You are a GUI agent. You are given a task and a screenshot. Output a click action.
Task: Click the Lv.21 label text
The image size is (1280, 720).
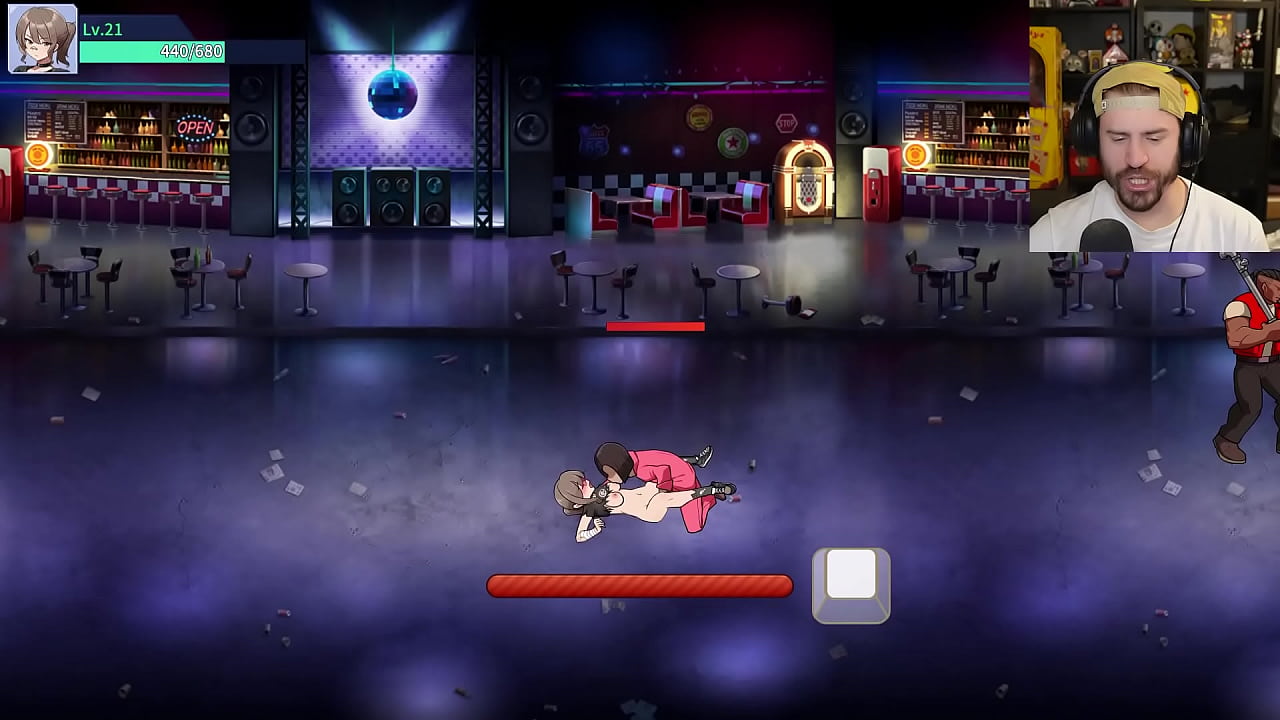coord(103,30)
